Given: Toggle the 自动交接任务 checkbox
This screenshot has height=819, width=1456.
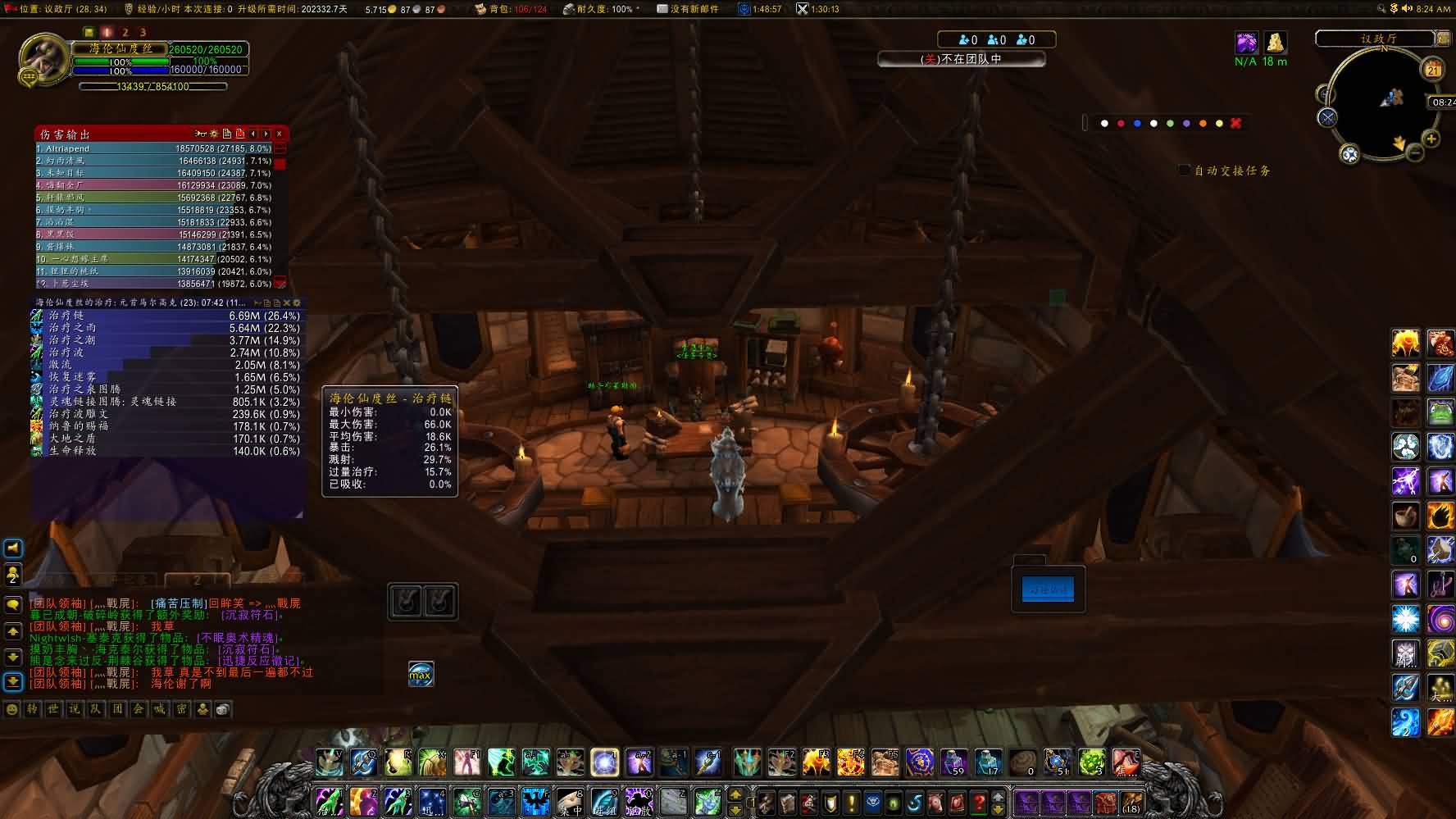Looking at the screenshot, I should click(1184, 171).
